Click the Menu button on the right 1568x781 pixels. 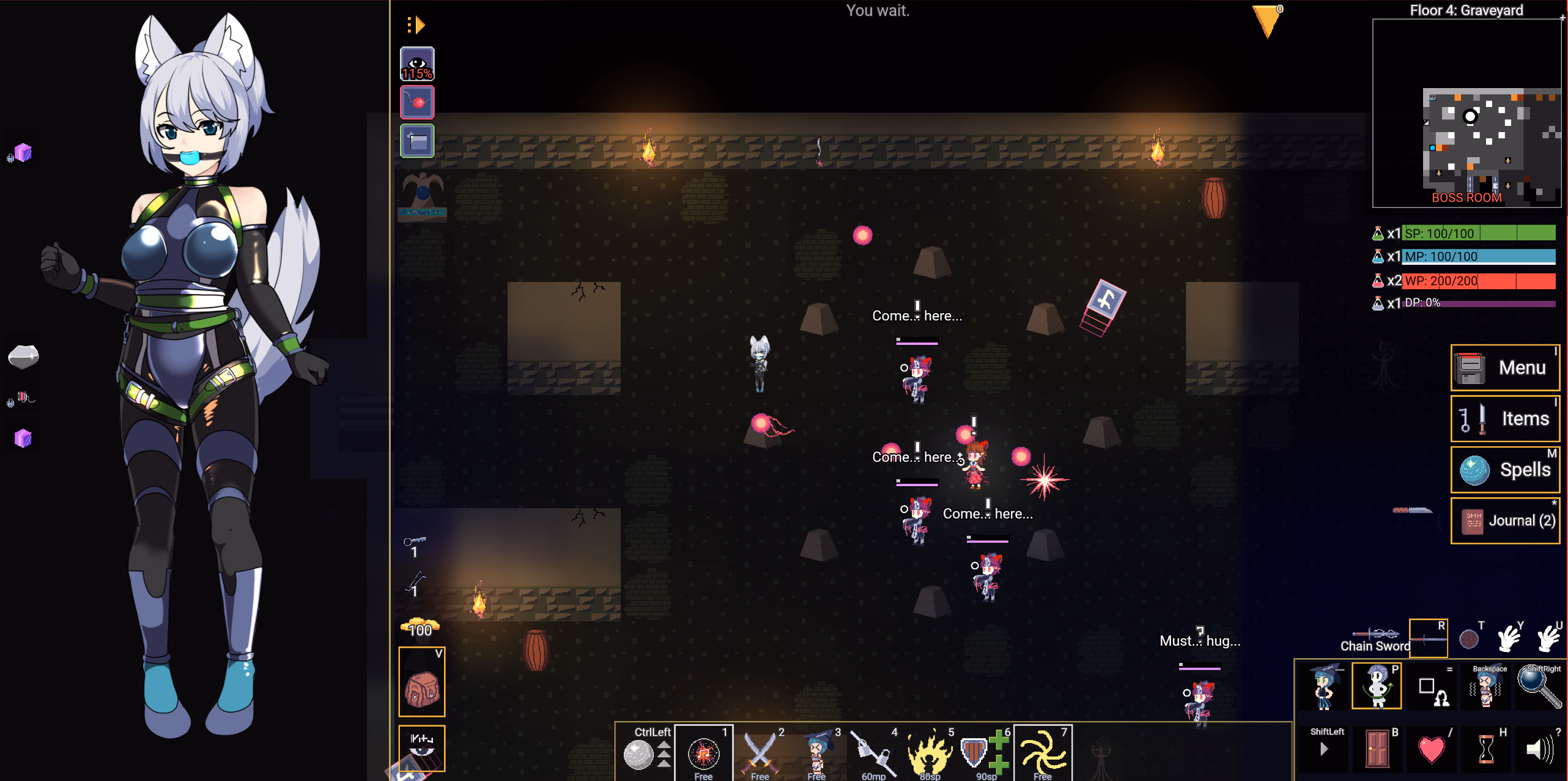[x=1505, y=367]
